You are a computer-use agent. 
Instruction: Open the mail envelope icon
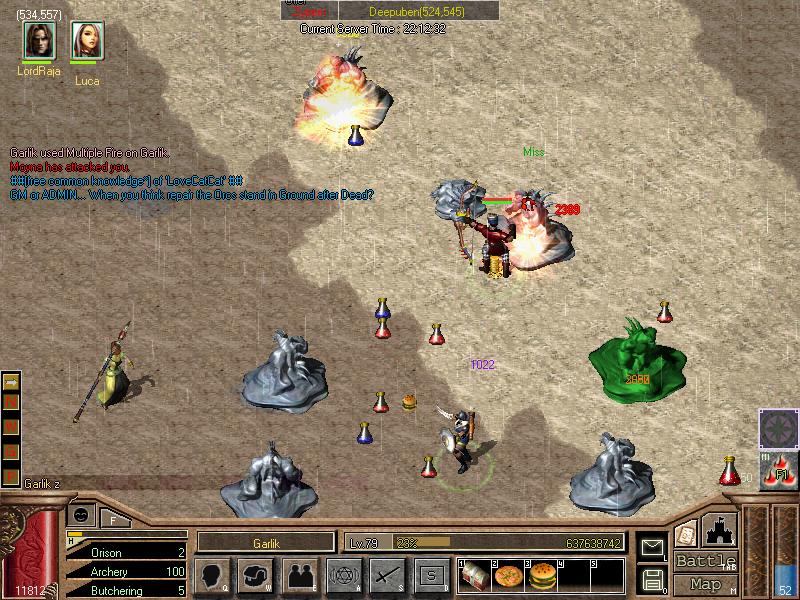652,547
